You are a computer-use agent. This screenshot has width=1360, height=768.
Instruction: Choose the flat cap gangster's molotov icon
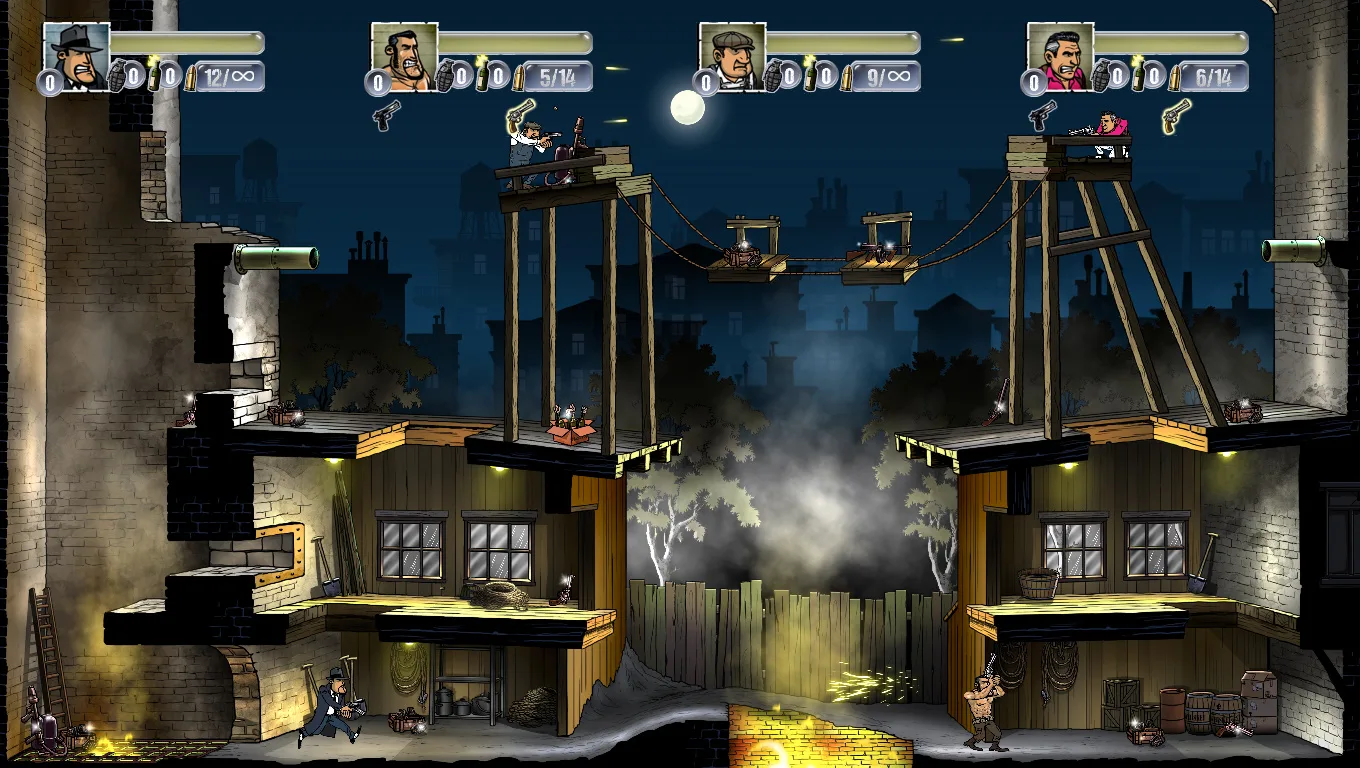[x=811, y=75]
